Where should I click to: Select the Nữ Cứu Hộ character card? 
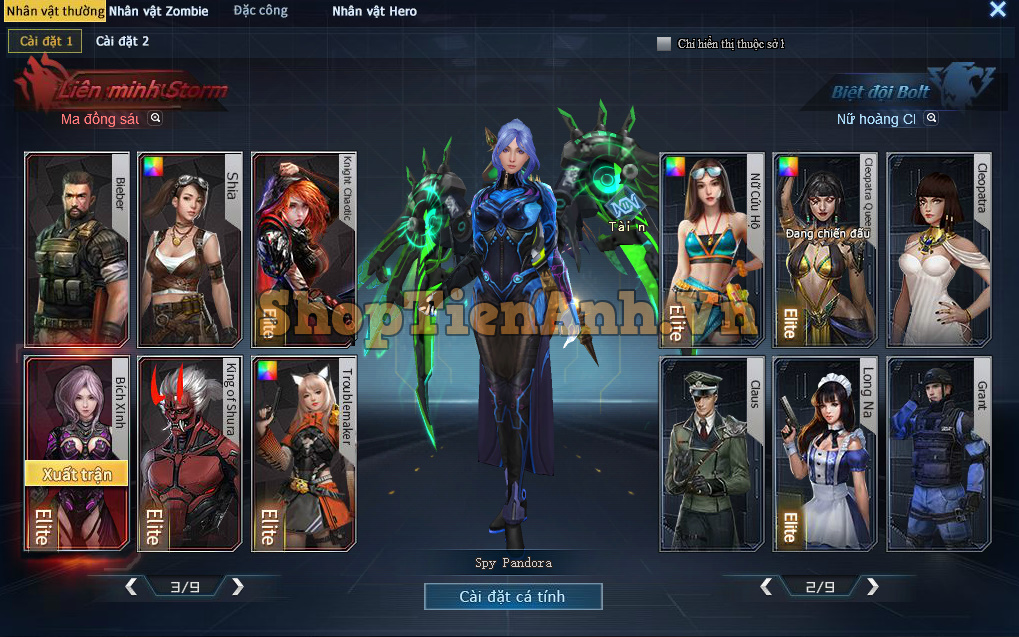[x=711, y=250]
